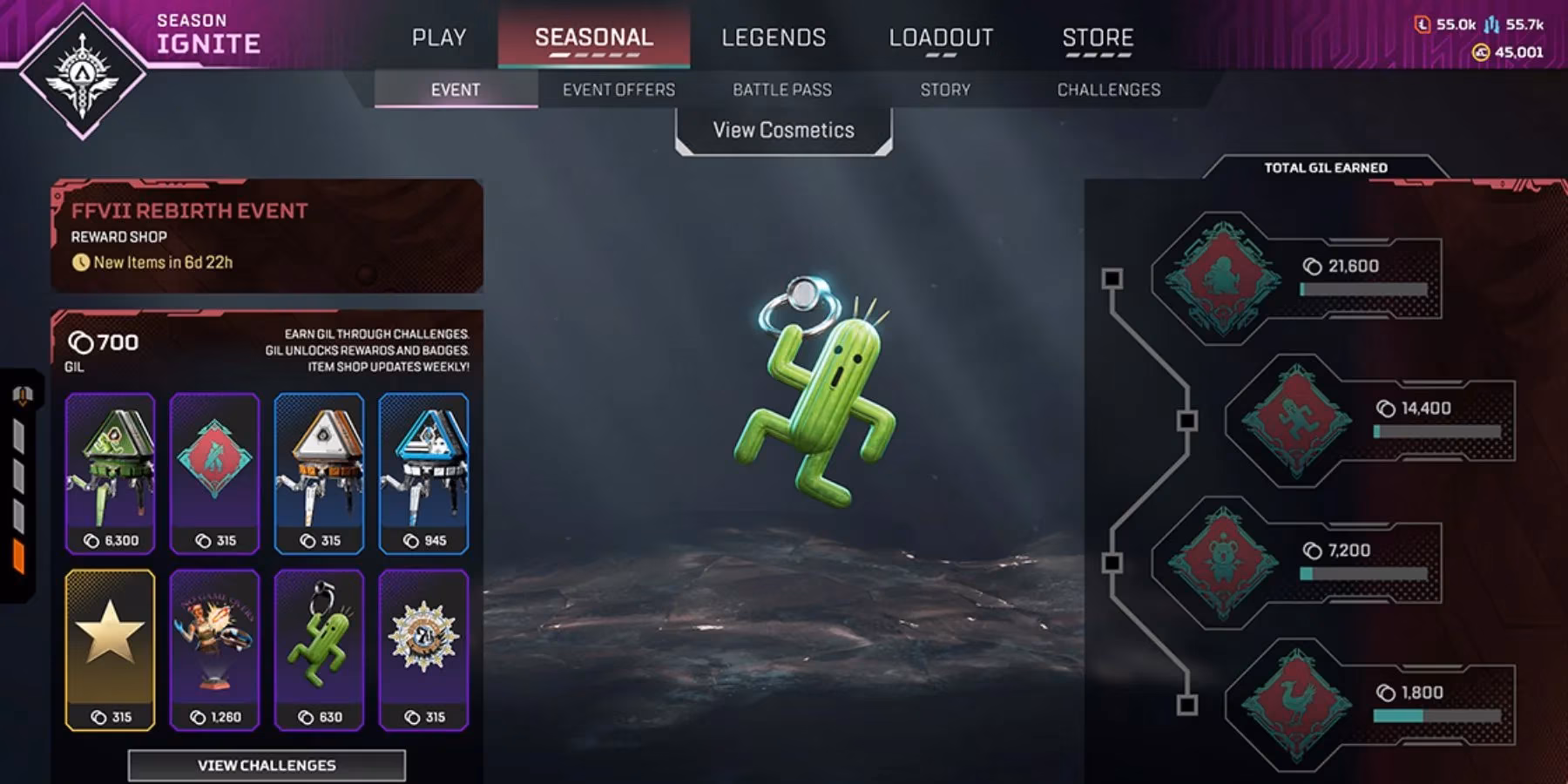The width and height of the screenshot is (1568, 784).
Task: Switch to the Story sub-tab
Action: pyautogui.click(x=945, y=90)
